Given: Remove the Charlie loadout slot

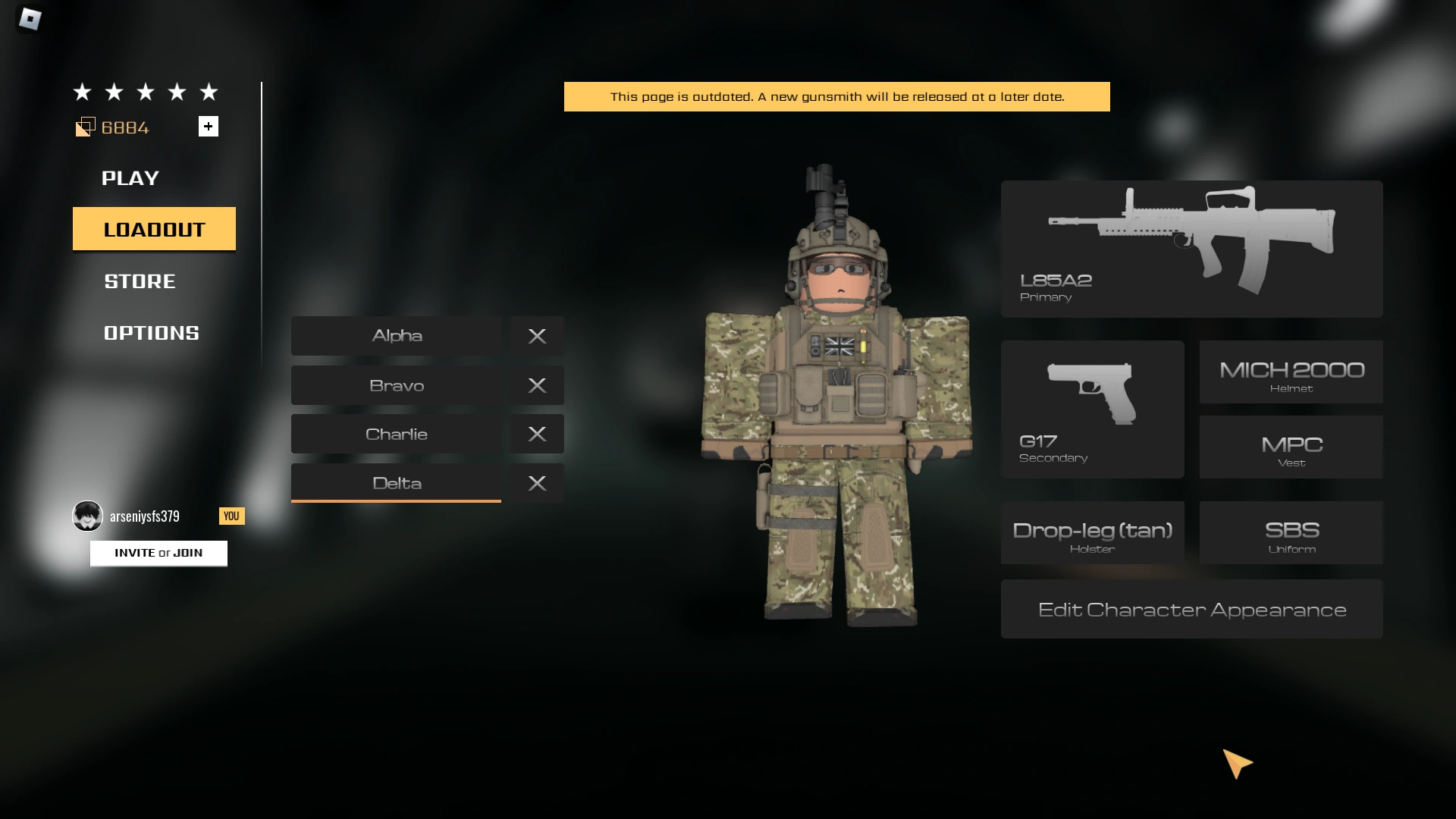Looking at the screenshot, I should click(537, 434).
